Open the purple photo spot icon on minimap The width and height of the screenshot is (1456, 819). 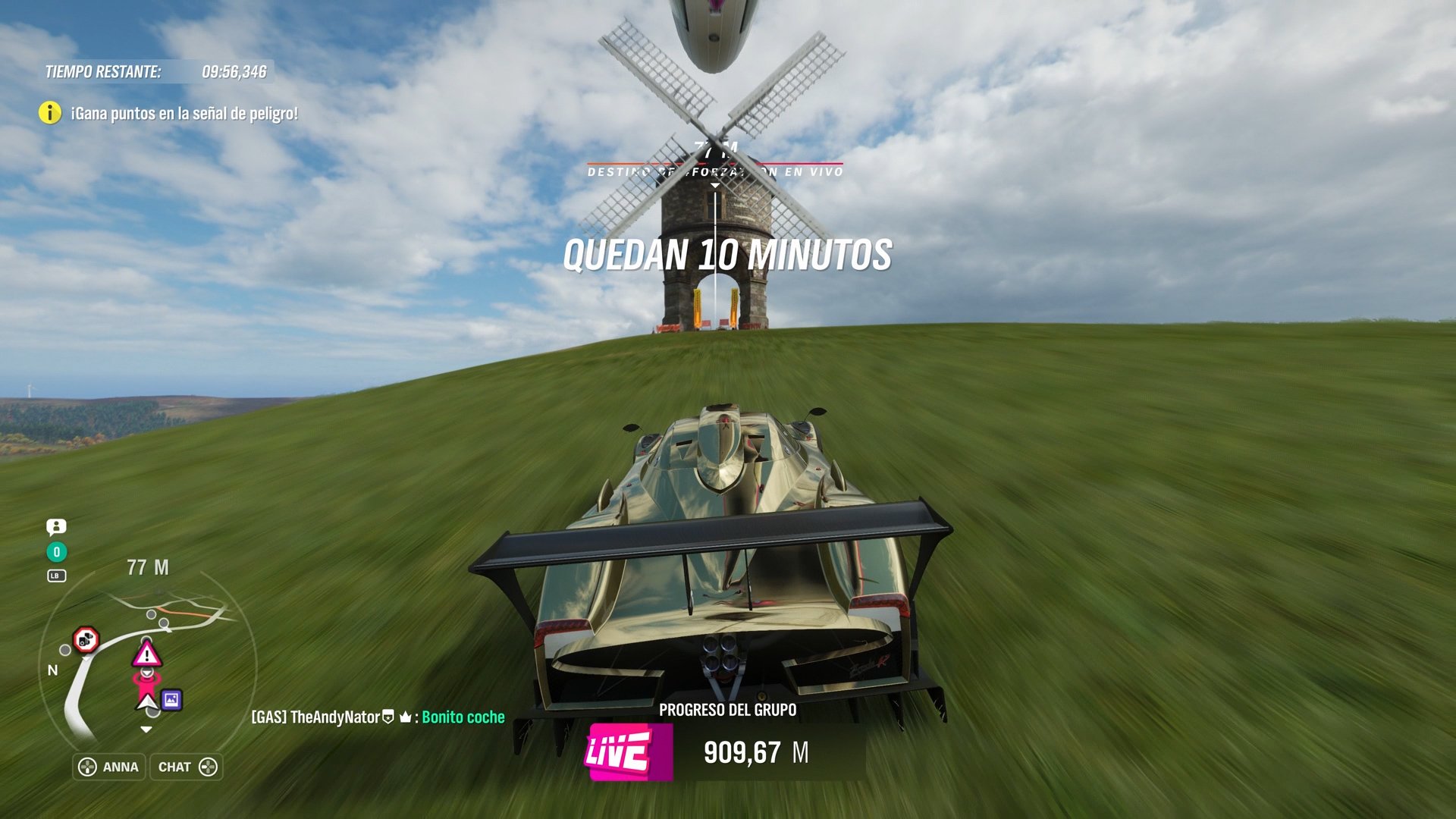[171, 701]
